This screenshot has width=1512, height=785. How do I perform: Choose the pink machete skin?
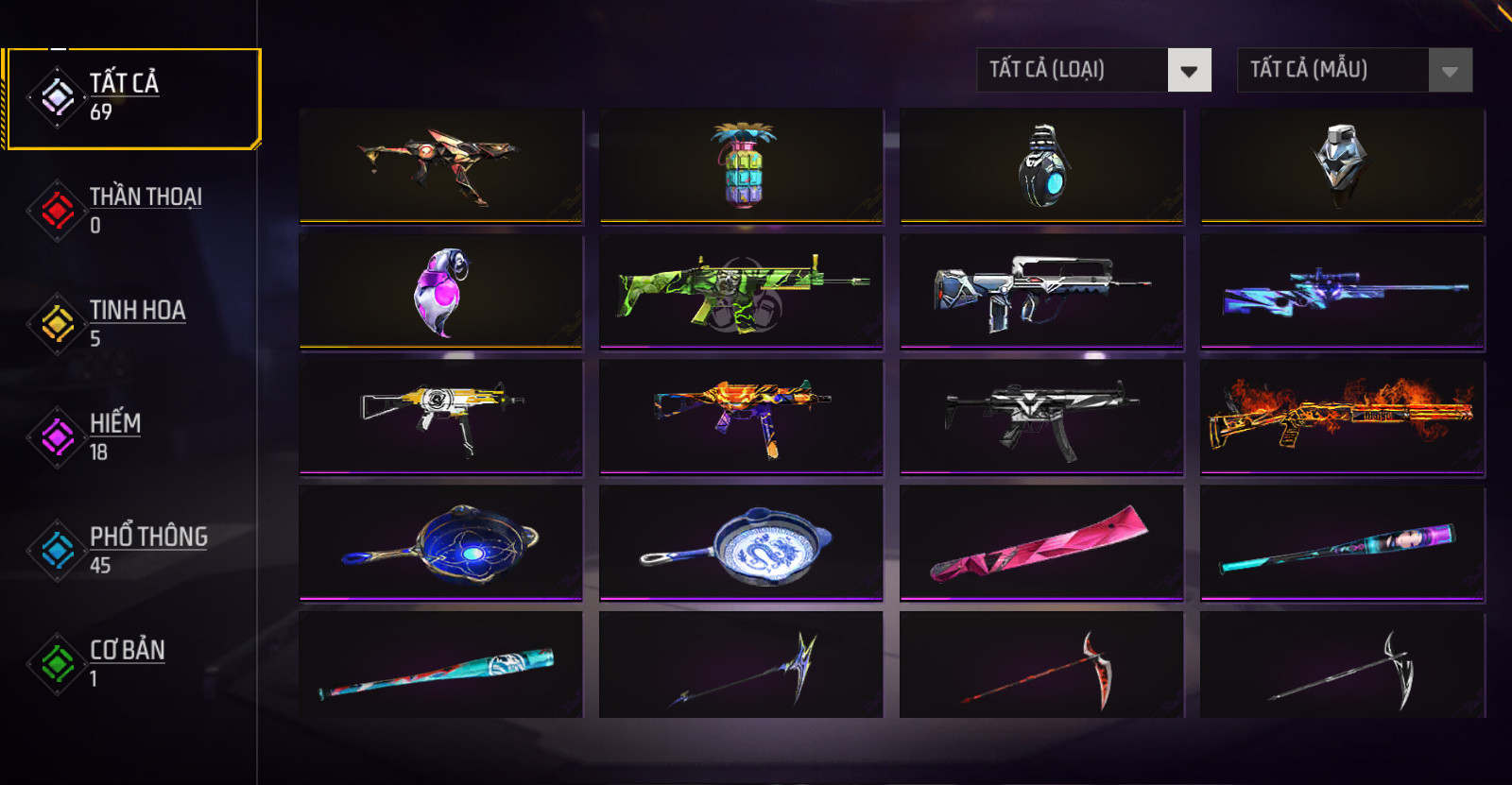tap(1041, 542)
